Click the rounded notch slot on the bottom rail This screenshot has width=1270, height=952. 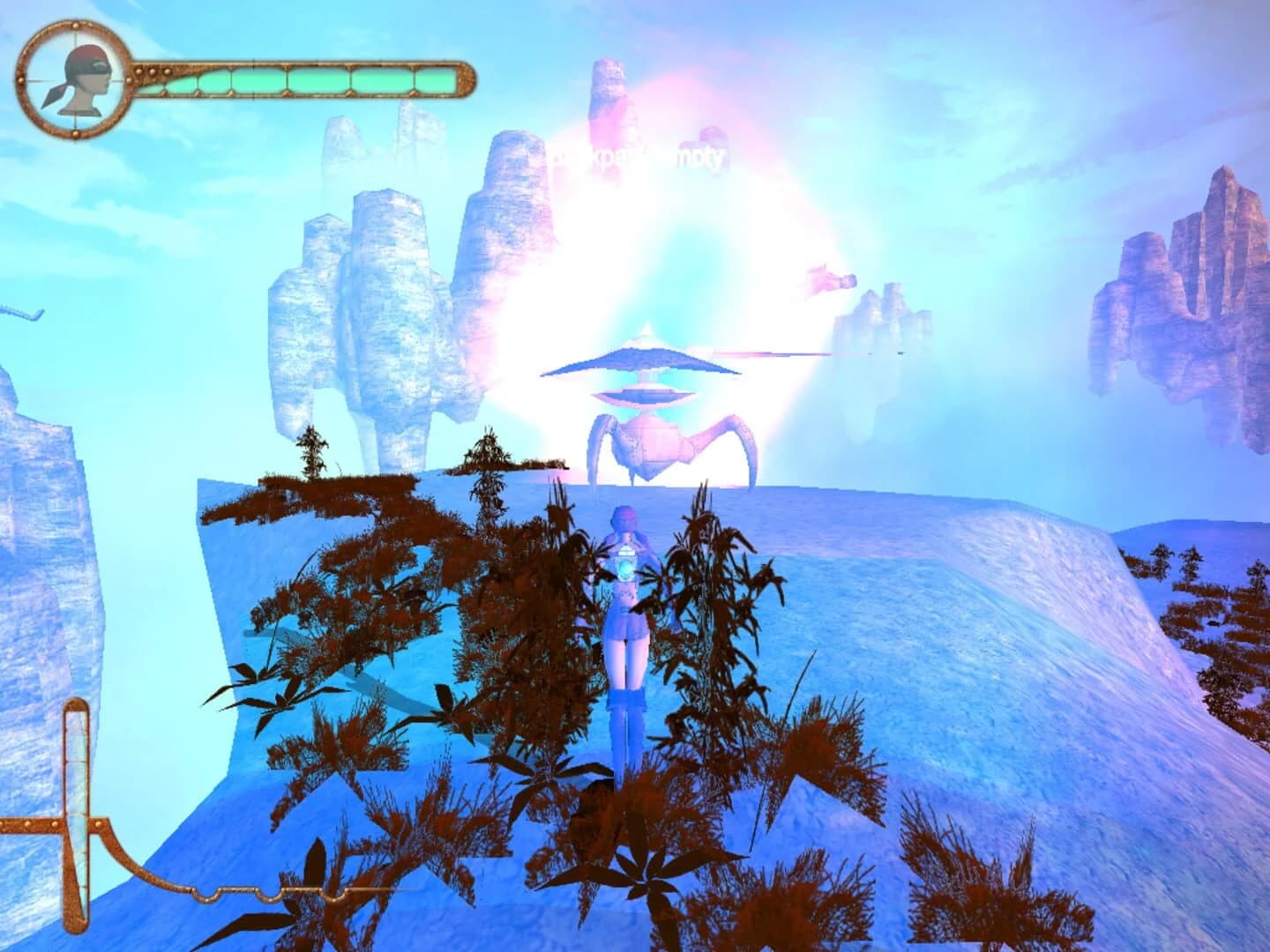point(205,895)
